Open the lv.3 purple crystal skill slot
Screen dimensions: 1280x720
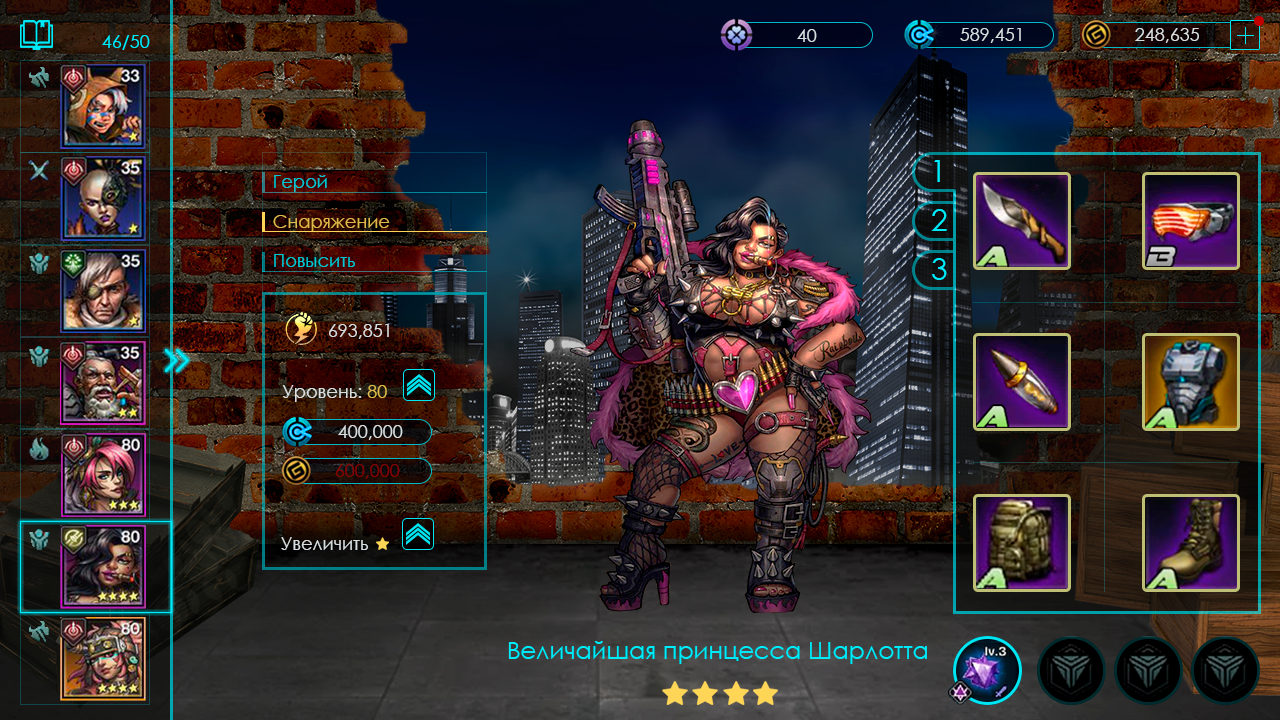(x=987, y=669)
